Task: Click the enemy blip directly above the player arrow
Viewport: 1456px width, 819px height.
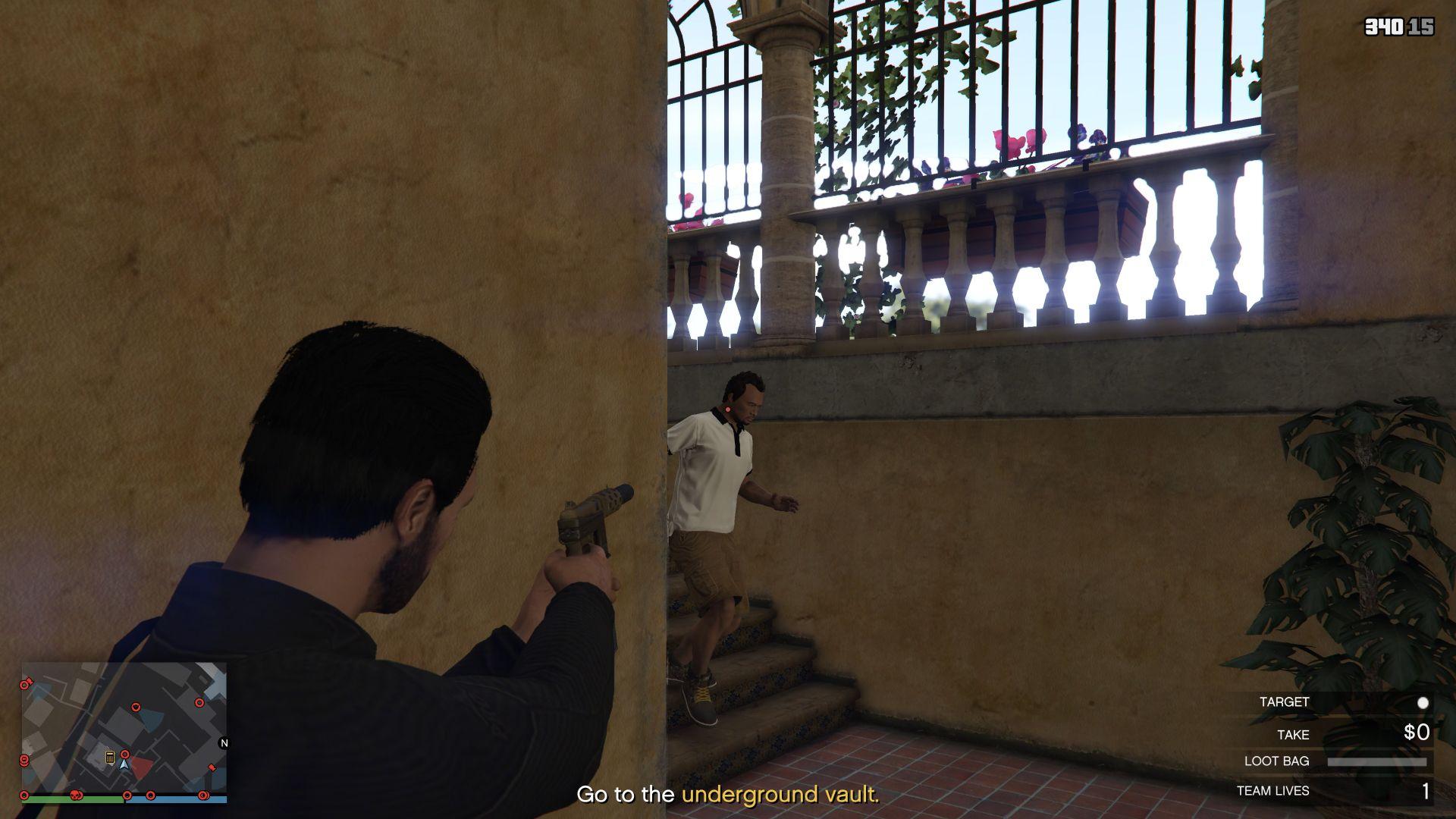Action: pos(125,755)
